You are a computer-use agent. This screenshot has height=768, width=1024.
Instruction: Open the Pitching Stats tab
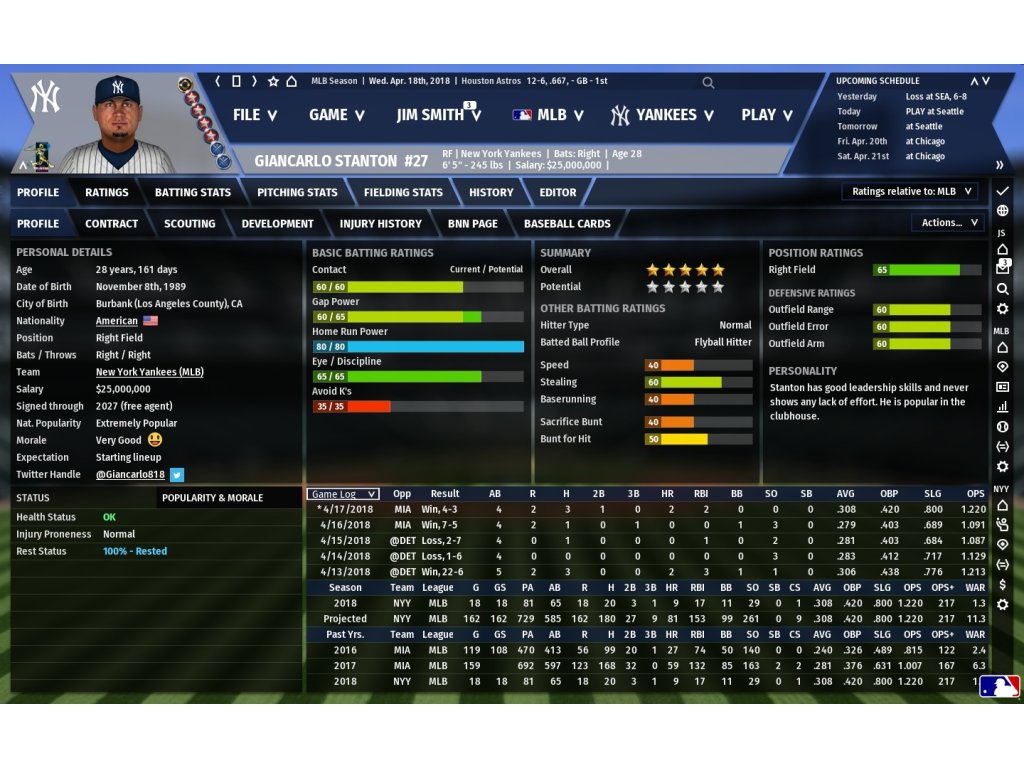(297, 192)
